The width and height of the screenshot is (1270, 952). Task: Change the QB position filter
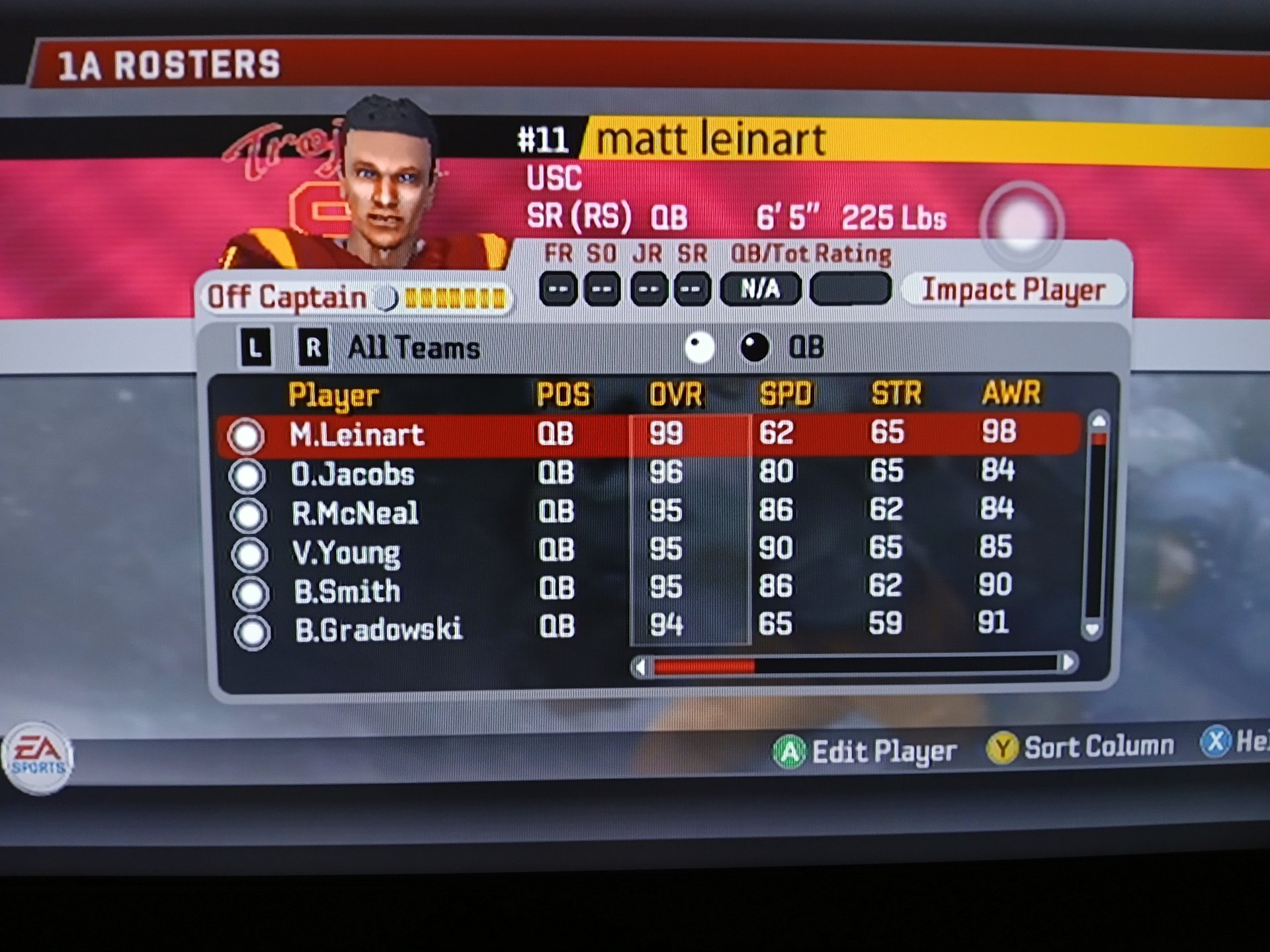point(805,347)
